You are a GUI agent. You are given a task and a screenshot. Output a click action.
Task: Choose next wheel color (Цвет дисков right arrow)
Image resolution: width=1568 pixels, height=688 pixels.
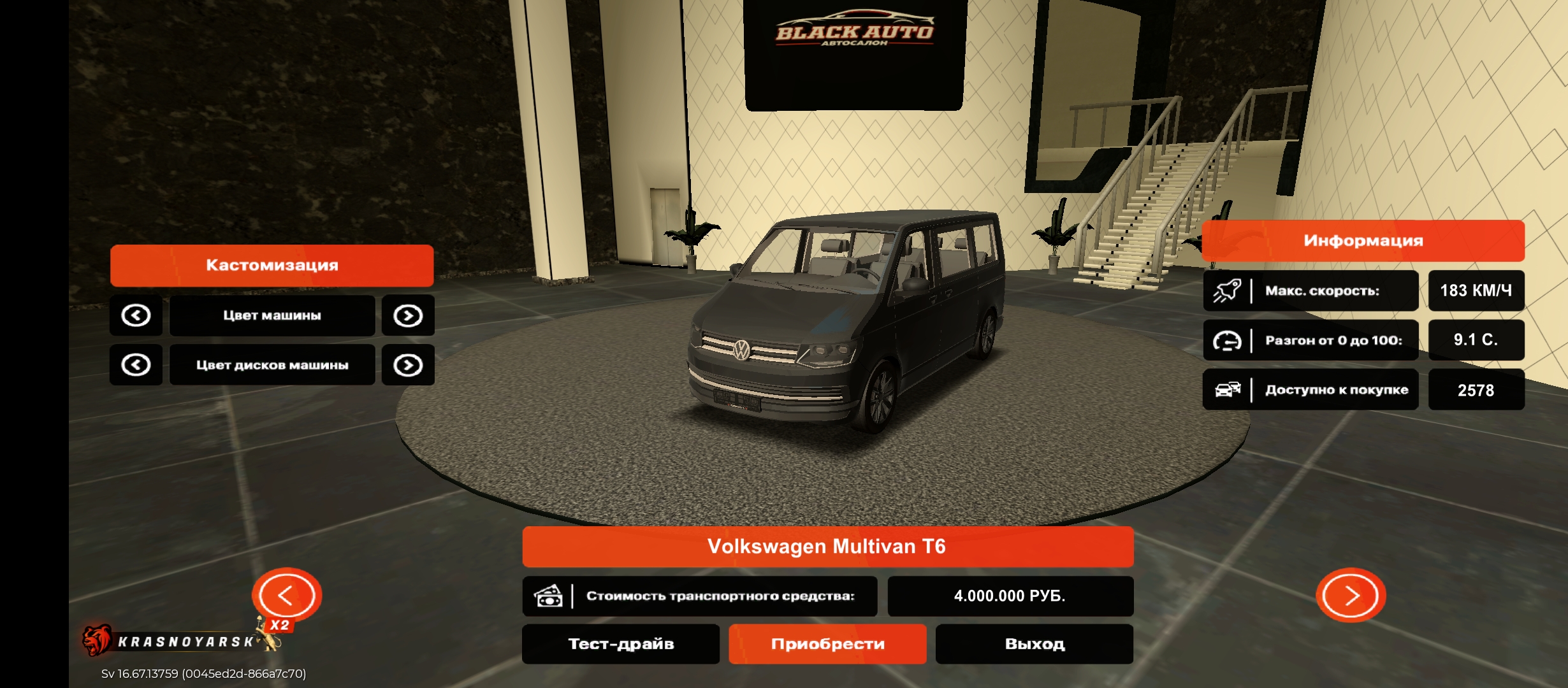pyautogui.click(x=408, y=365)
